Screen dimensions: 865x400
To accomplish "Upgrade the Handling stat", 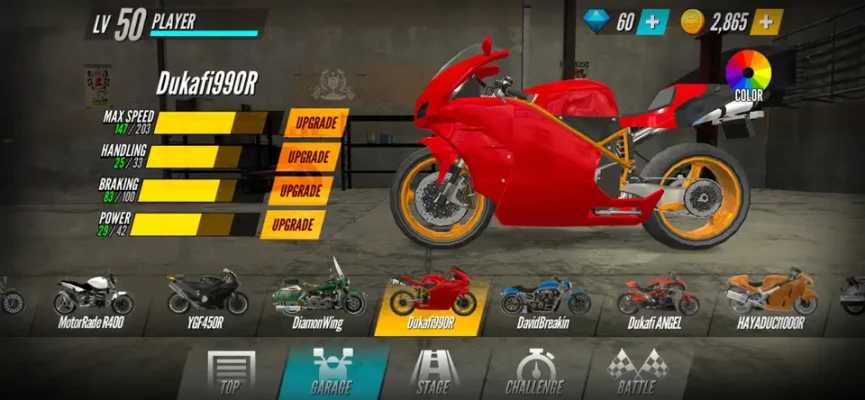I will (309, 158).
